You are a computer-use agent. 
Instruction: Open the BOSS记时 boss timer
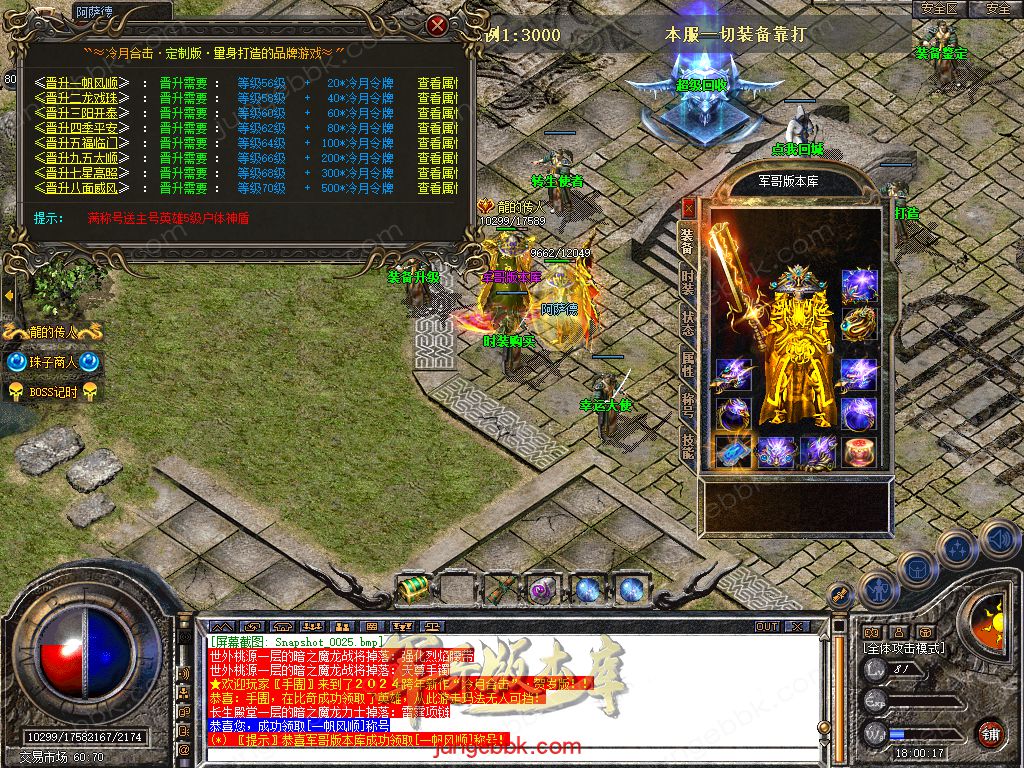point(53,392)
